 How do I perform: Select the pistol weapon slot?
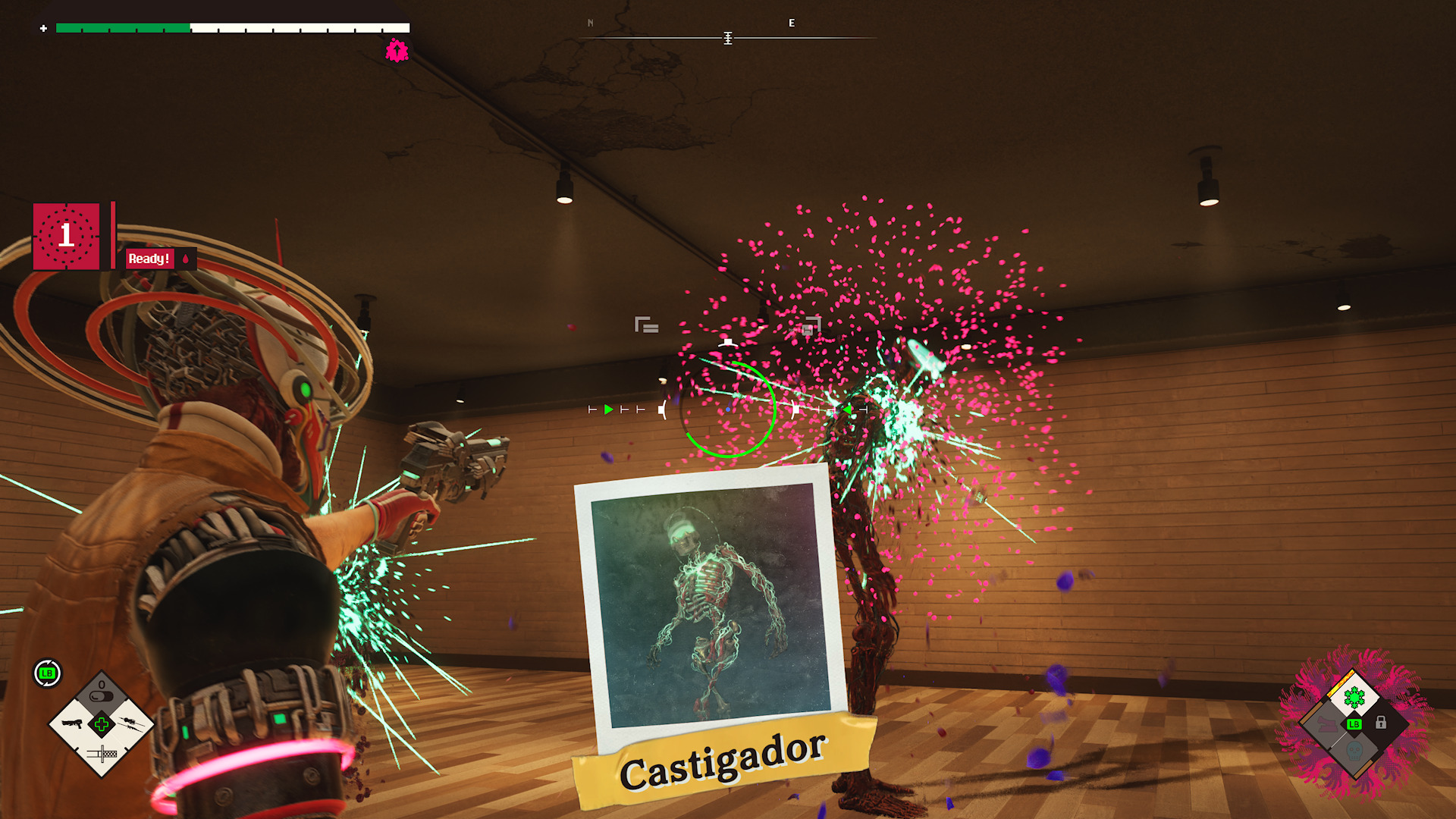coord(72,723)
